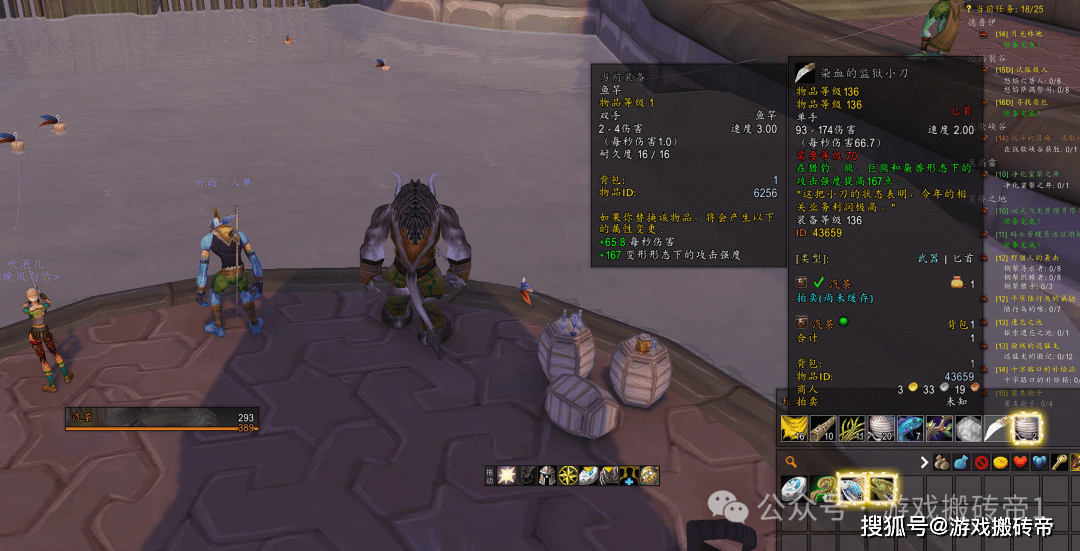
Task: Select the red prohibition sign bag filter
Action: 982,463
